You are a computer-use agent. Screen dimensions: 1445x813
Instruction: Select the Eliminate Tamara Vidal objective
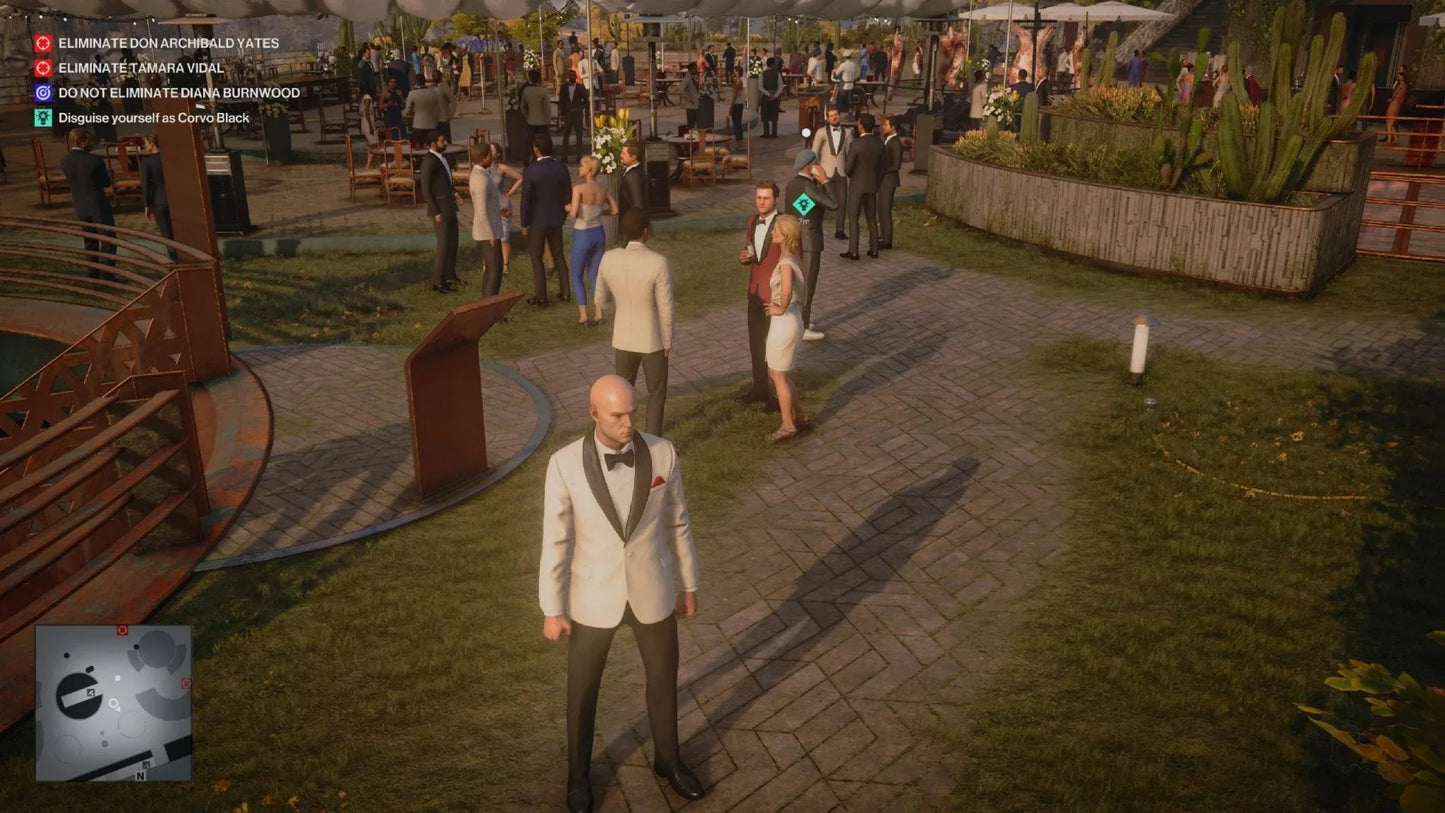[x=140, y=68]
